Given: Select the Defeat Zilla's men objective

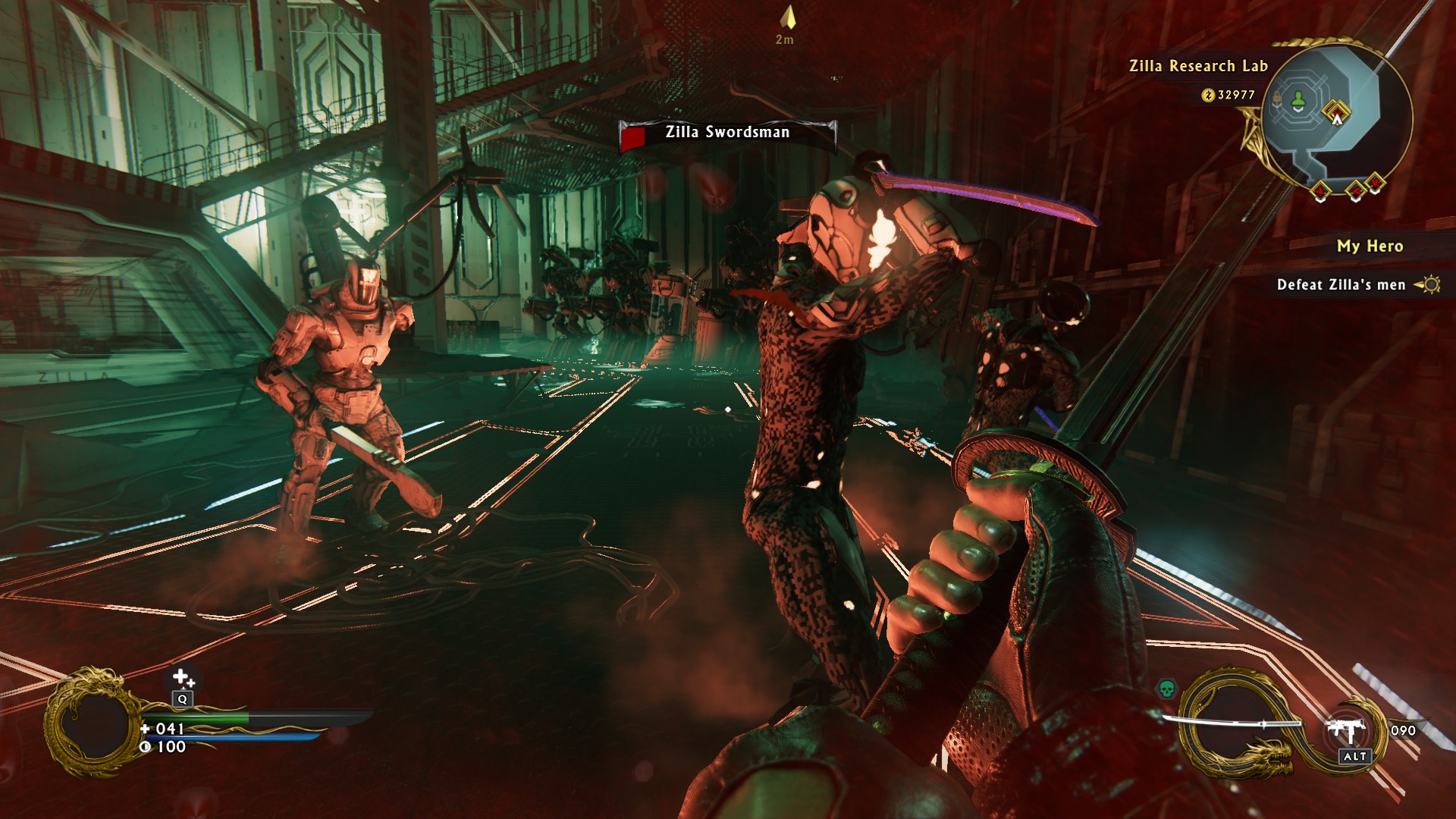Looking at the screenshot, I should tap(1341, 284).
